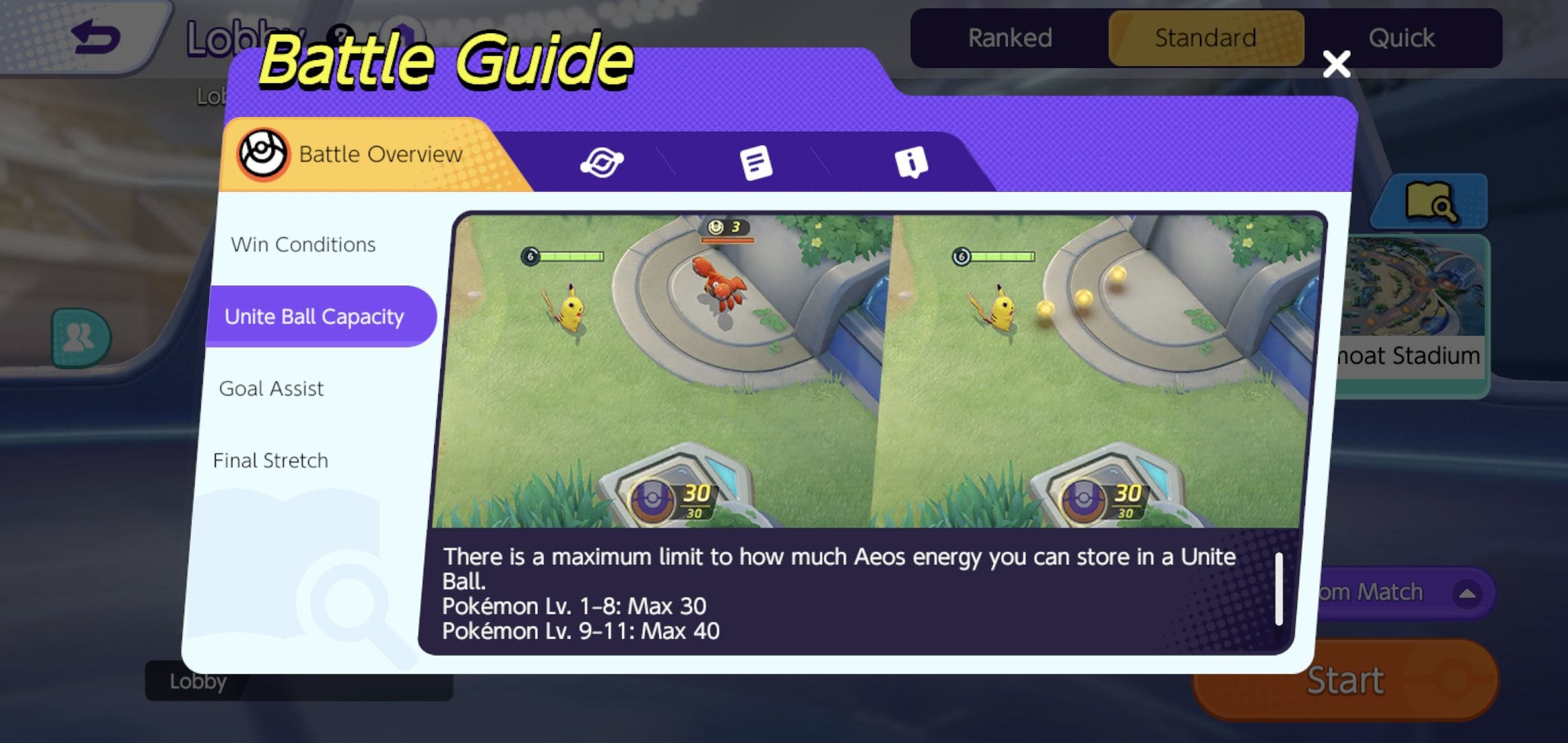The height and width of the screenshot is (743, 1568).
Task: Open the map search book icon
Action: pyautogui.click(x=1430, y=202)
